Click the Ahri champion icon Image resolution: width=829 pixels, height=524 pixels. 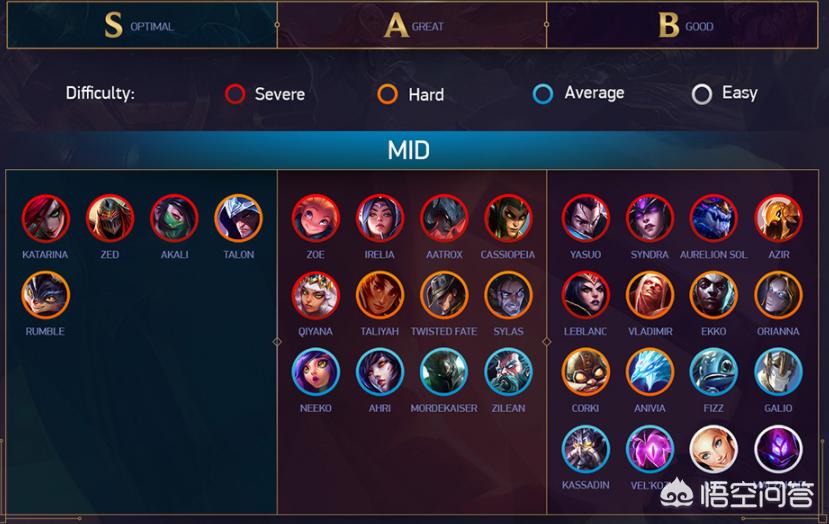pos(380,372)
